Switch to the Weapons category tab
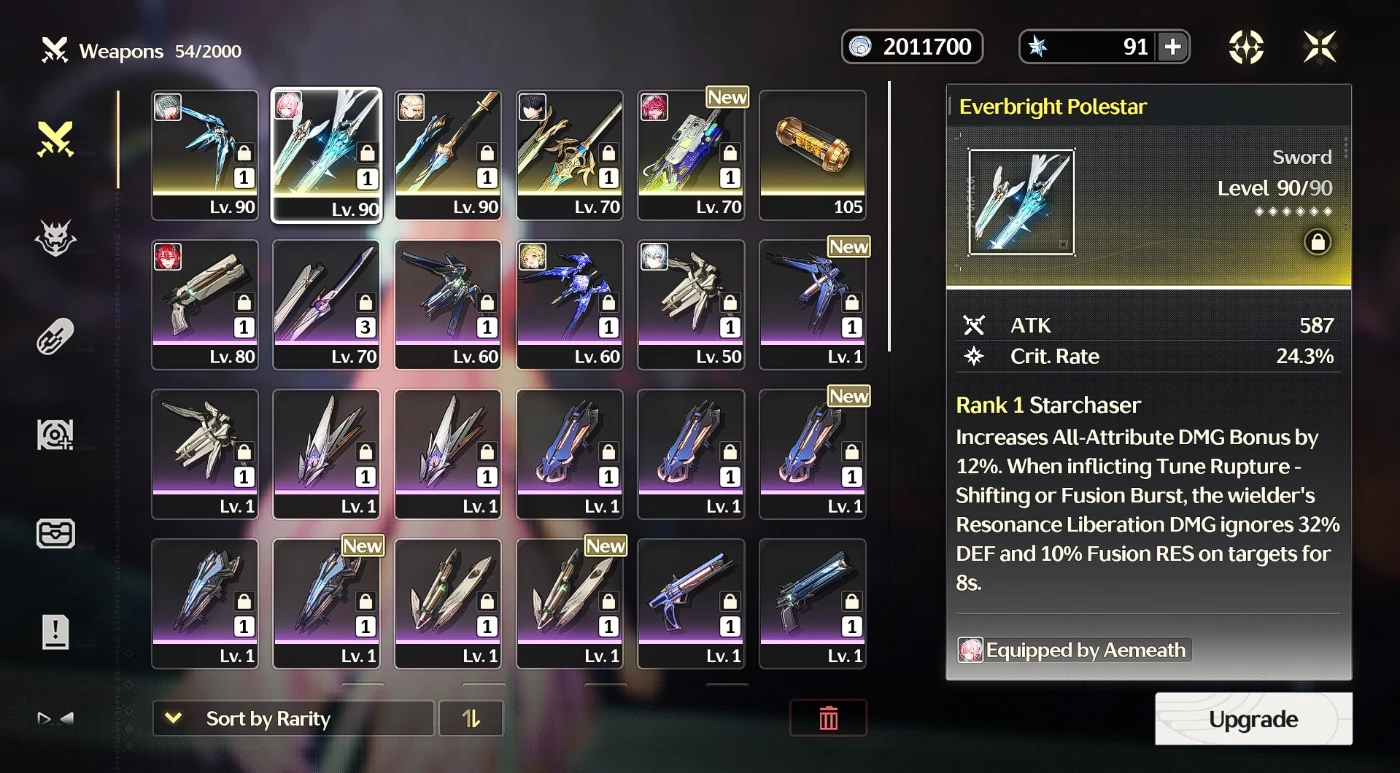This screenshot has width=1400, height=773. pyautogui.click(x=55, y=140)
